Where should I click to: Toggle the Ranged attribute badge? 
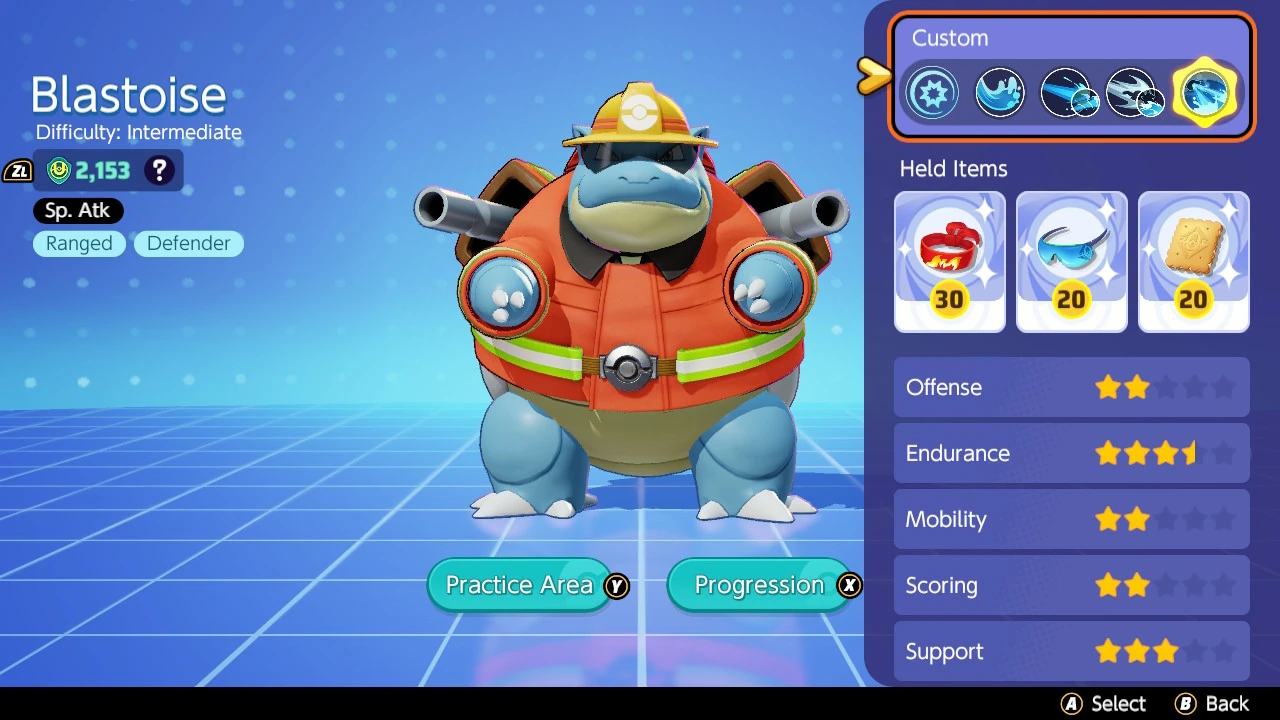pos(79,243)
